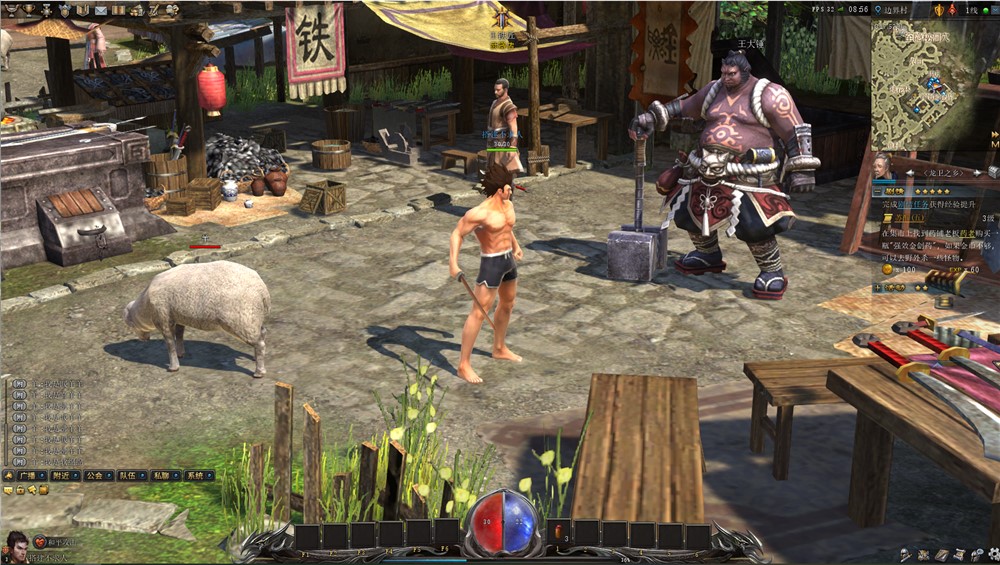Switch to the 队伍 team chat tab
The height and width of the screenshot is (565, 1000).
click(x=131, y=476)
